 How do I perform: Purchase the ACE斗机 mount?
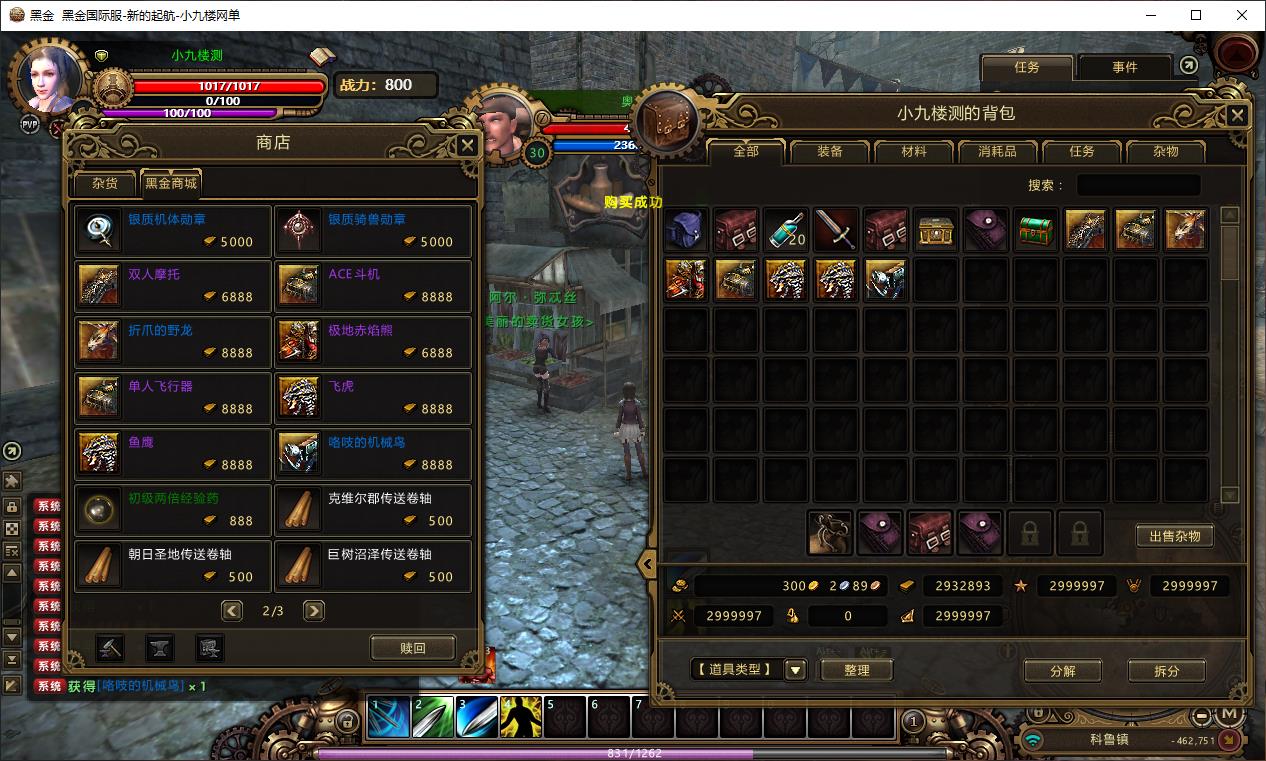[373, 287]
